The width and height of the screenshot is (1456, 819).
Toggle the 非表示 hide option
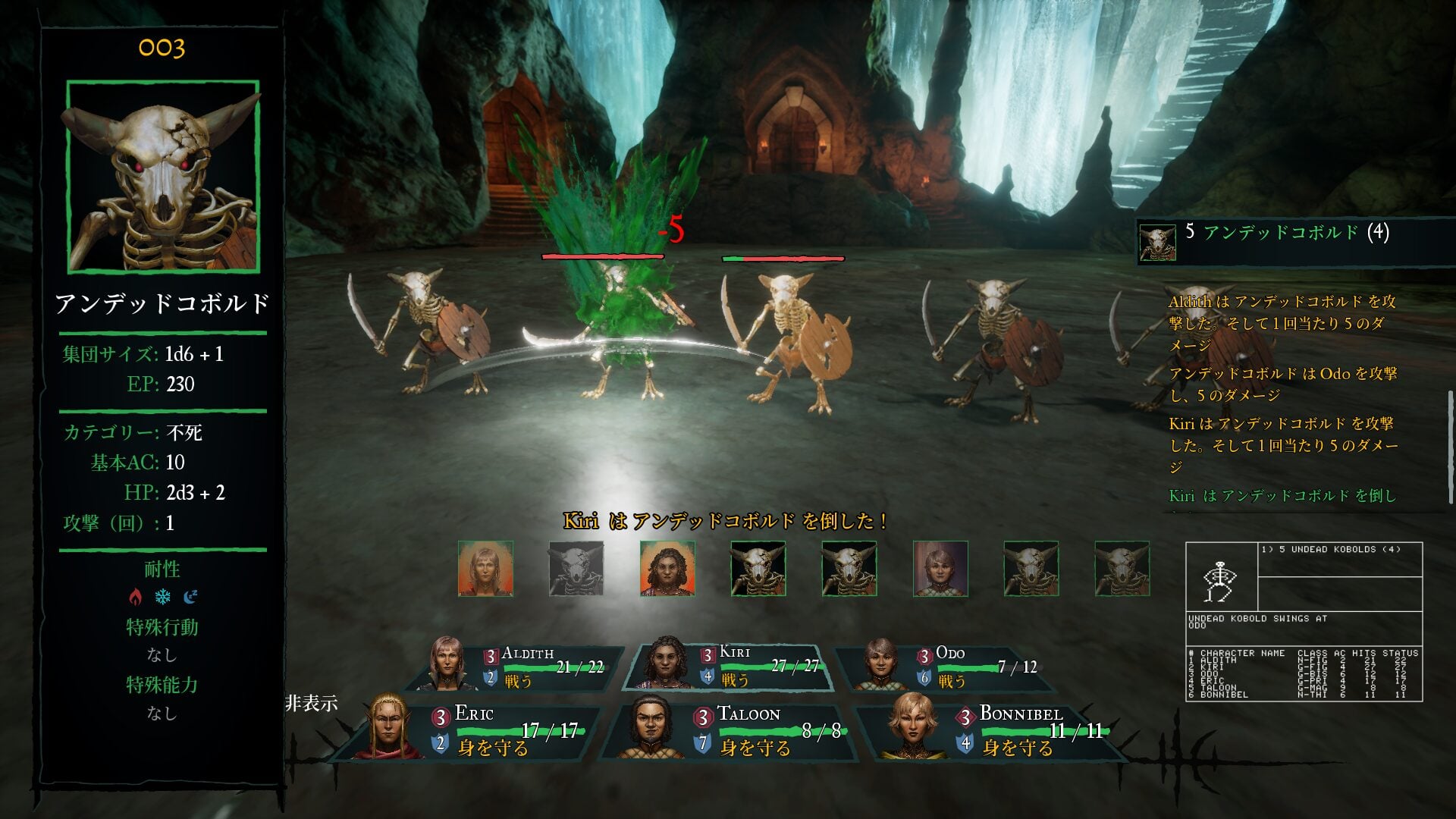click(x=311, y=704)
